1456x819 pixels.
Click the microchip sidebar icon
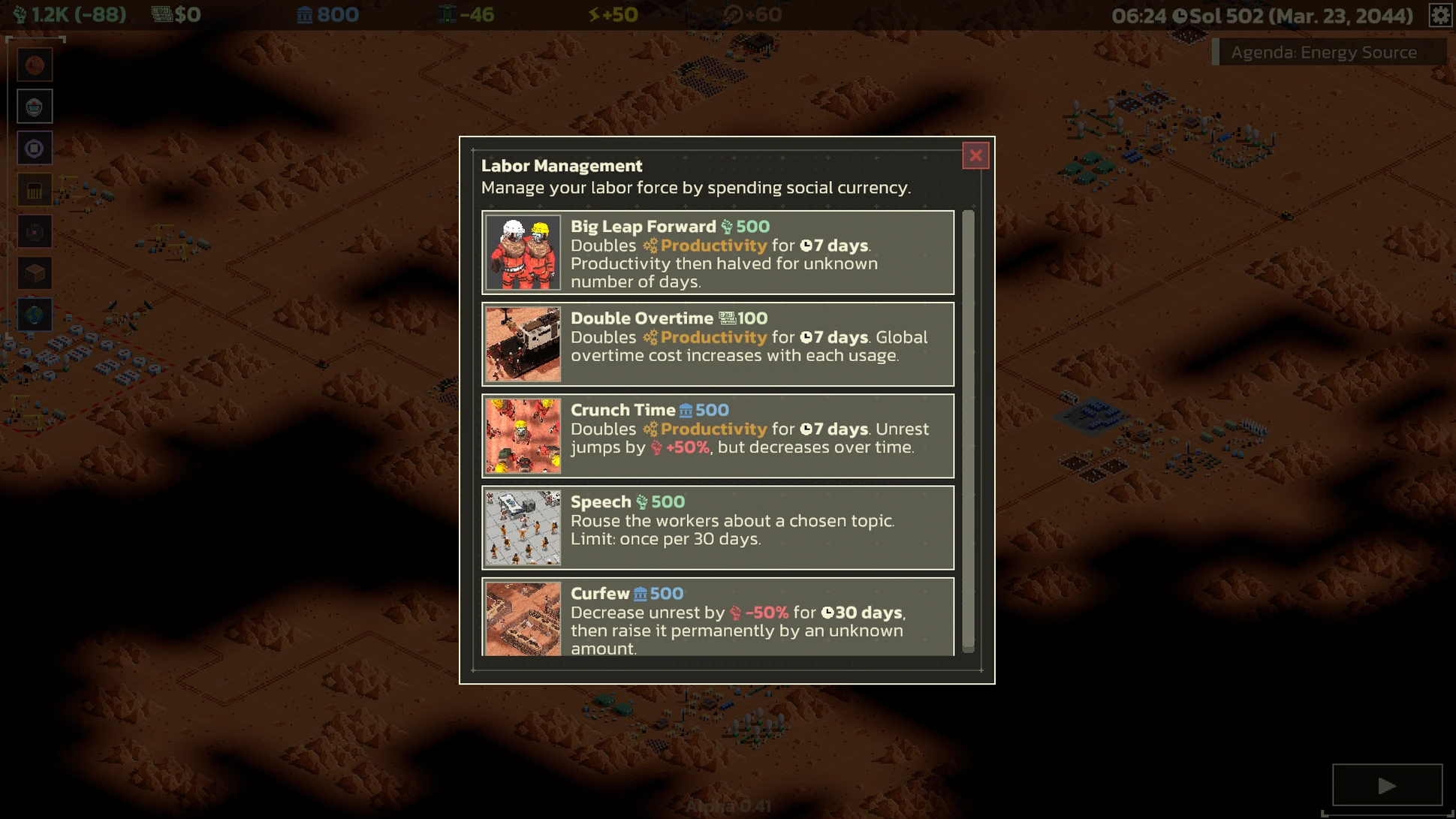coord(35,232)
